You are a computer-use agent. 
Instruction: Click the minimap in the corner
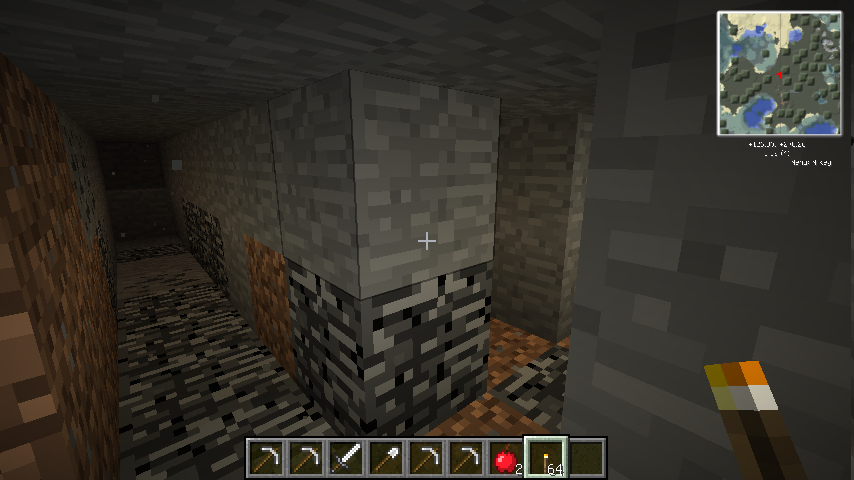778,73
